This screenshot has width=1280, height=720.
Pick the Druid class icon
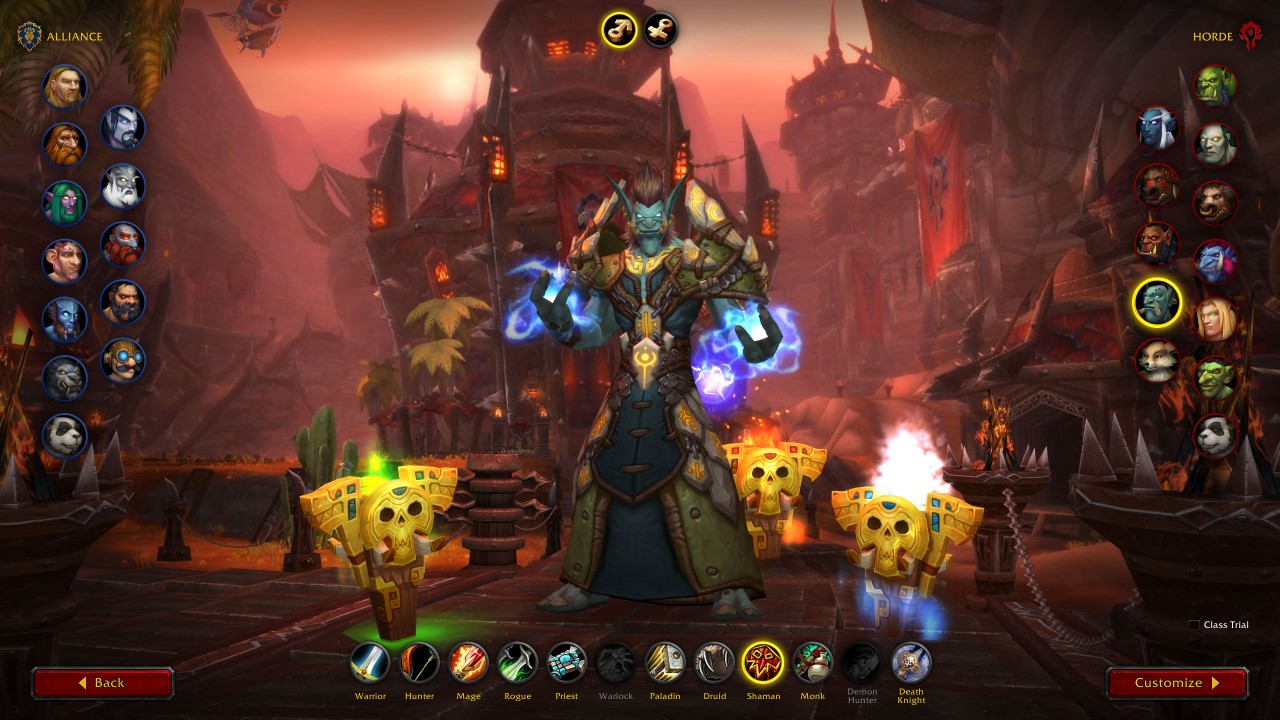[x=714, y=662]
